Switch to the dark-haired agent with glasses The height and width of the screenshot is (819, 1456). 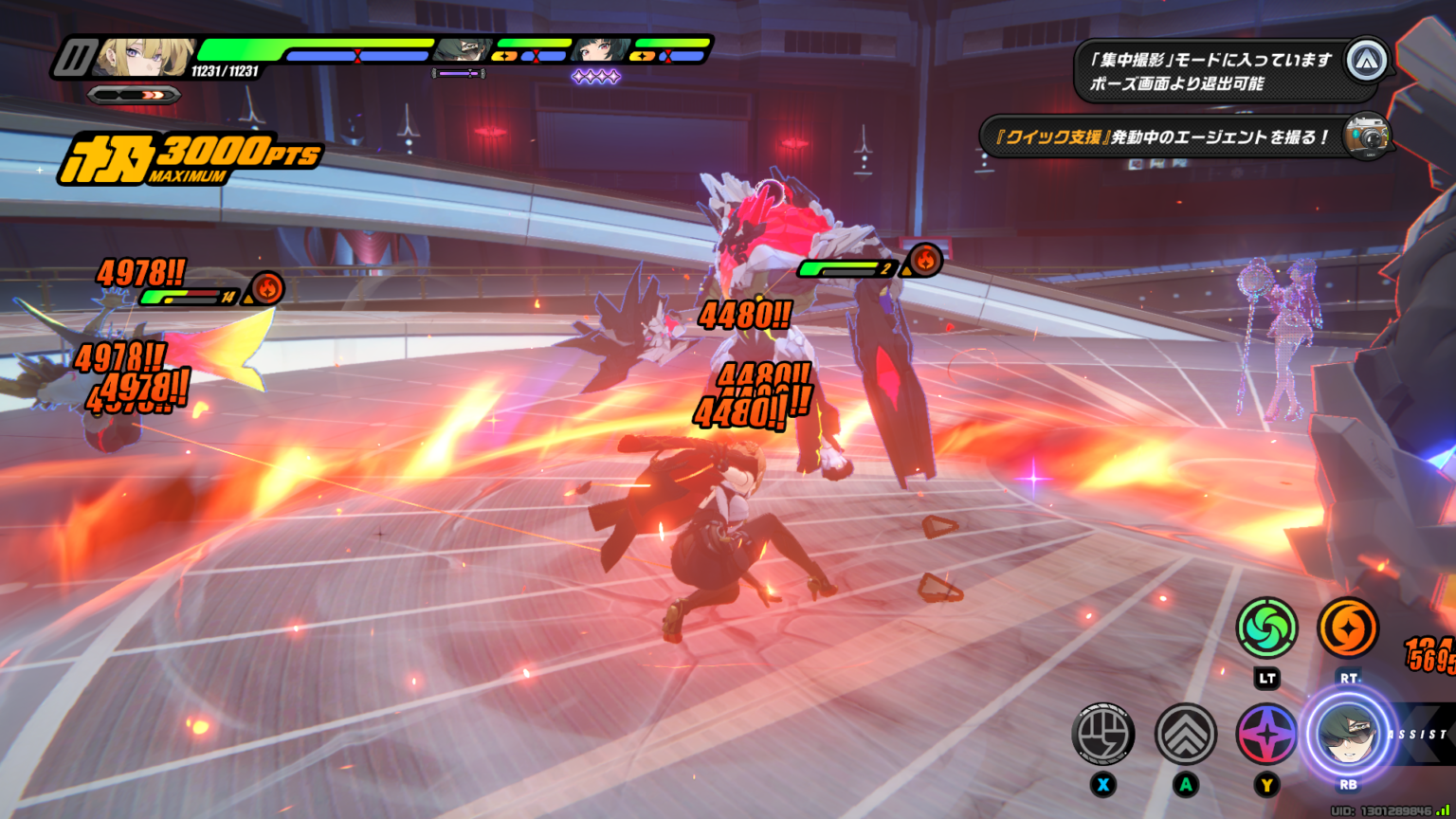(x=463, y=49)
